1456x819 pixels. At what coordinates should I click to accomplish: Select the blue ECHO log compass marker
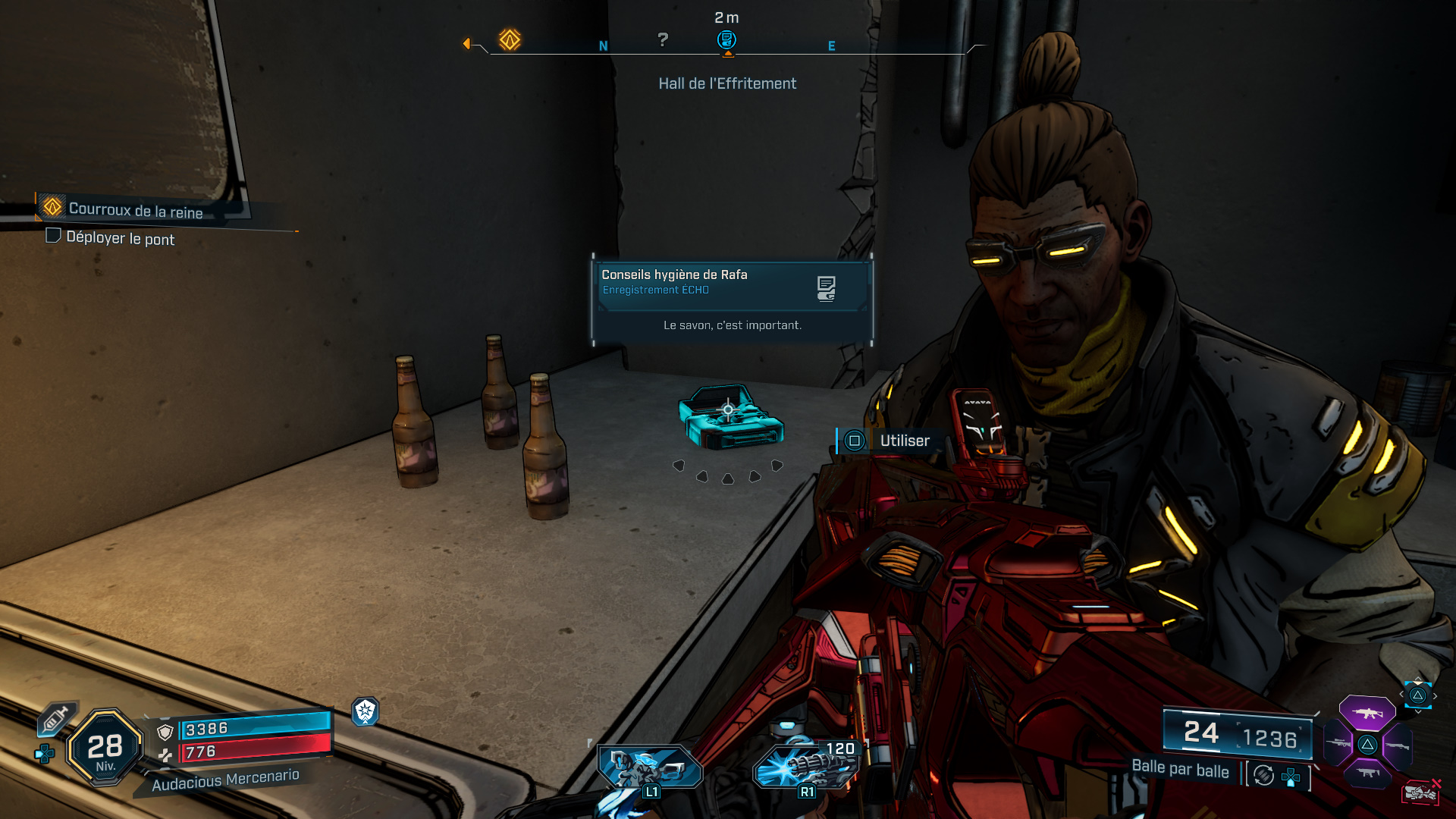[726, 39]
